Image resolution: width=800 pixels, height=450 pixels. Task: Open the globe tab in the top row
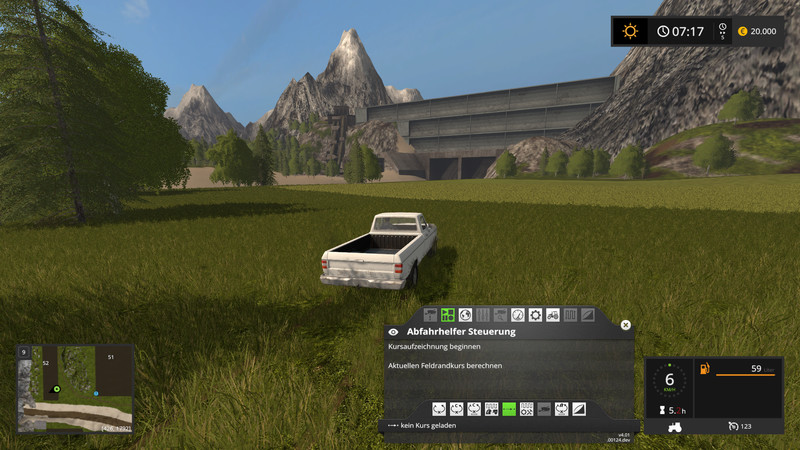pyautogui.click(x=465, y=315)
